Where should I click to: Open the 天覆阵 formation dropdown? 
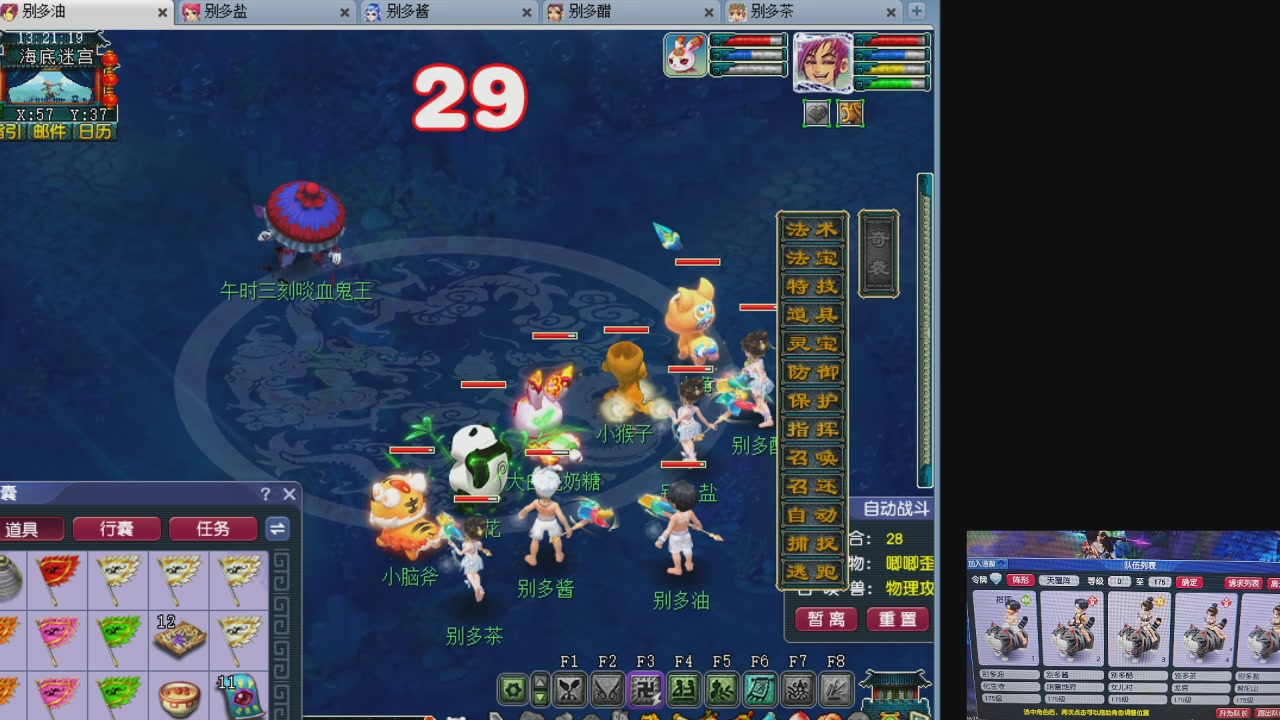(x=1061, y=580)
